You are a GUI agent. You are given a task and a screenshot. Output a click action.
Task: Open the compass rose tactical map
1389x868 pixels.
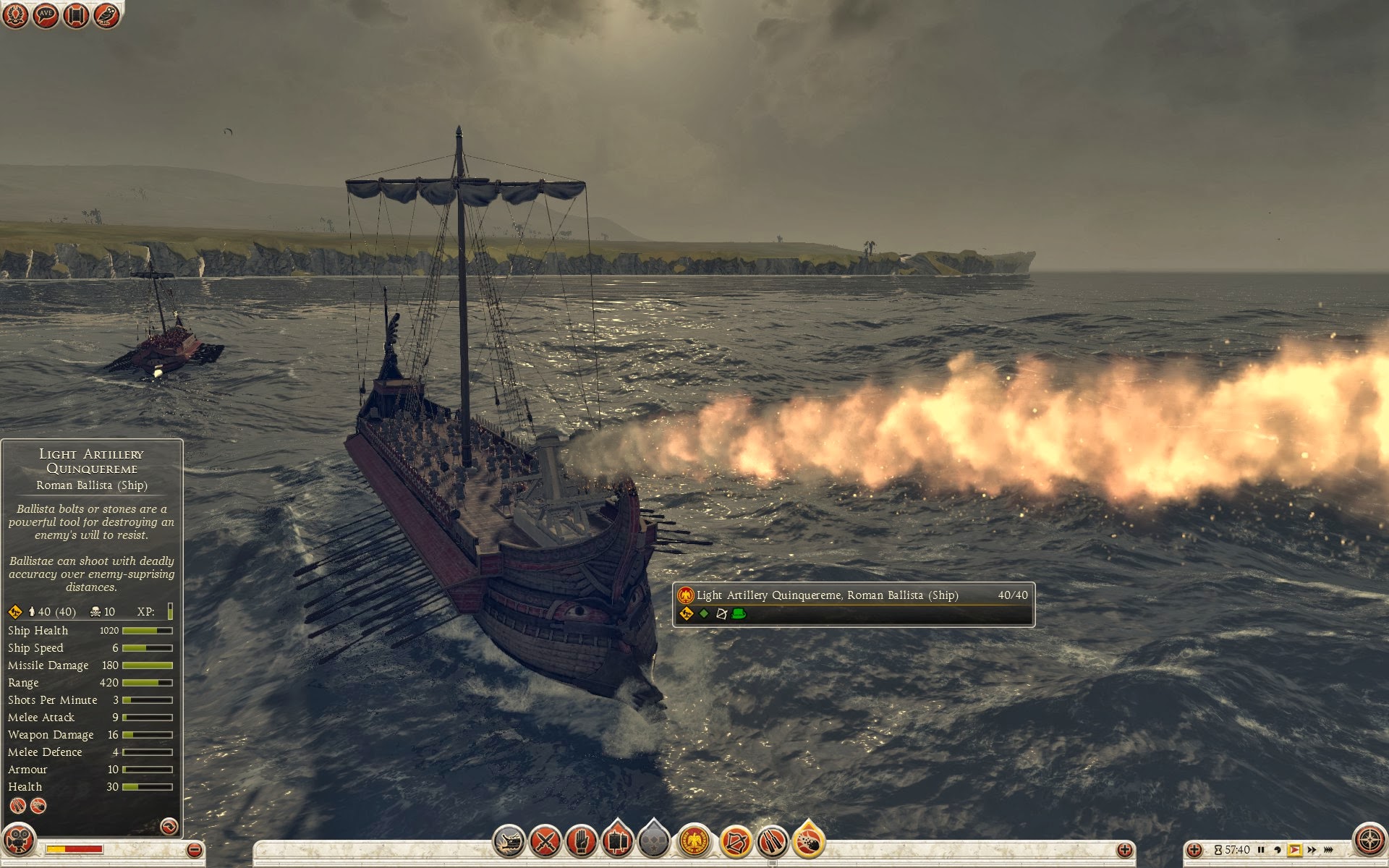click(1369, 841)
